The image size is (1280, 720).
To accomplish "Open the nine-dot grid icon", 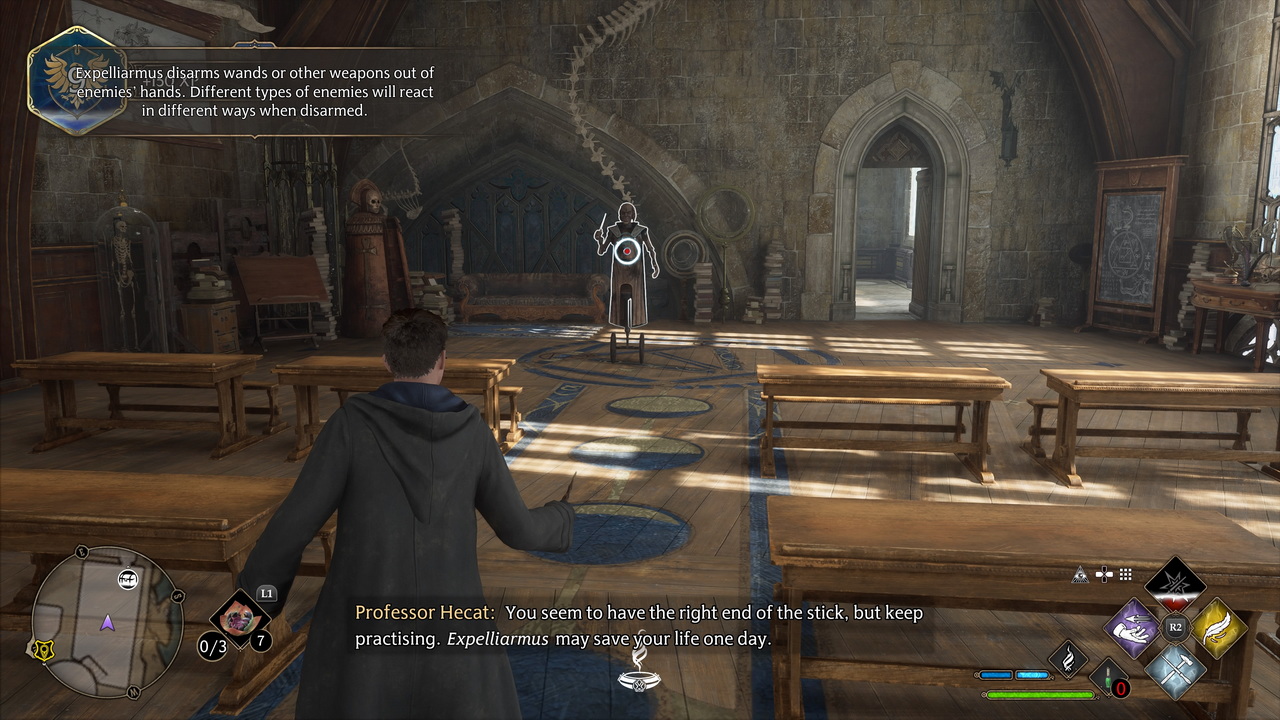I will pyautogui.click(x=1125, y=575).
